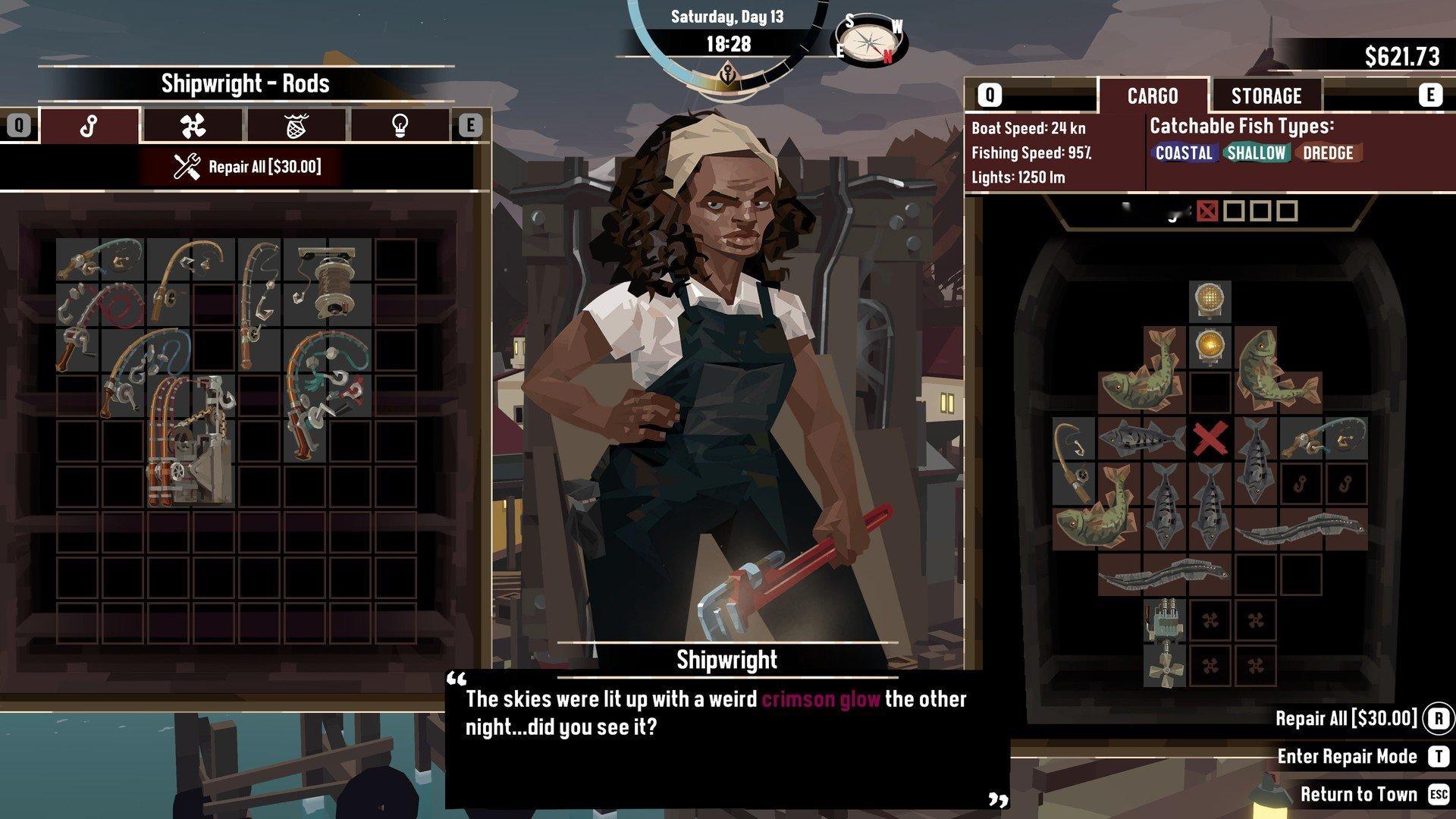The width and height of the screenshot is (1456, 819).
Task: Select the unlit grey lamp in cargo
Action: coord(1210,300)
